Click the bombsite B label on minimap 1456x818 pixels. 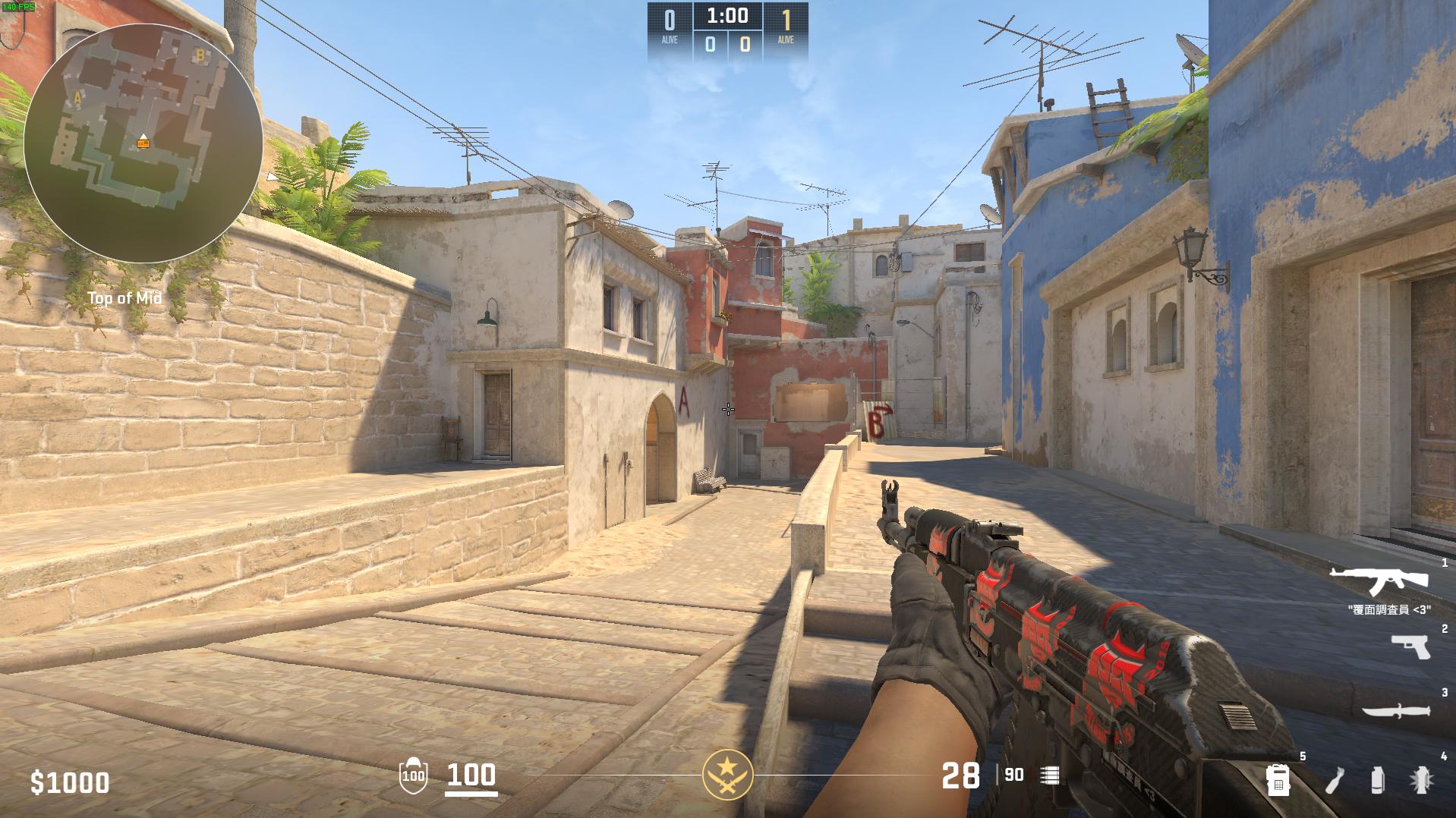tap(200, 55)
